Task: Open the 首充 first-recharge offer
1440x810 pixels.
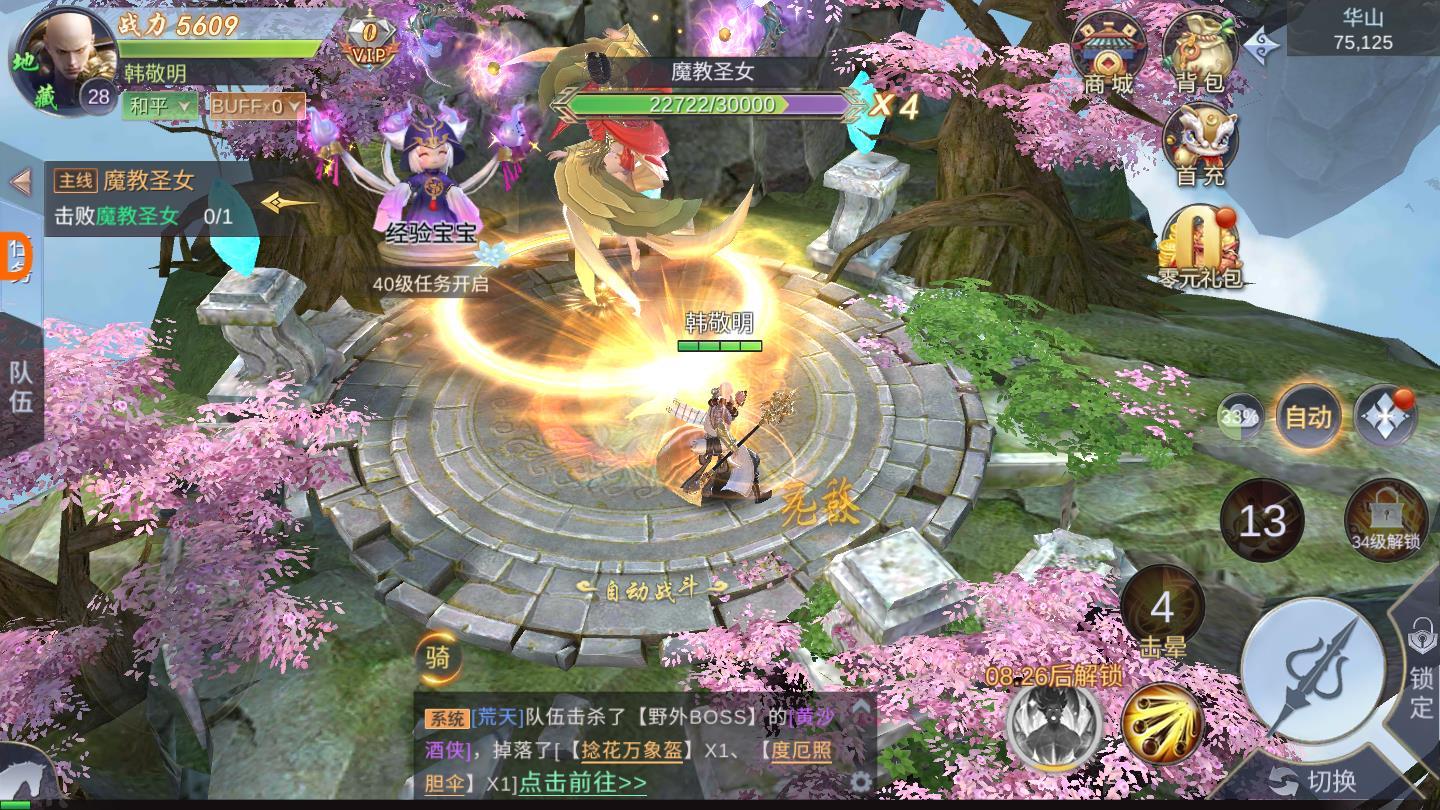Action: [x=1199, y=145]
